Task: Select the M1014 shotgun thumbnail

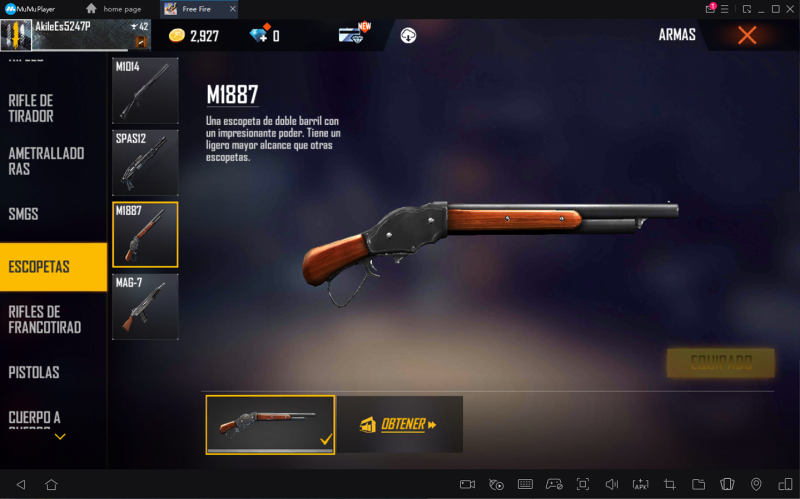Action: [145, 91]
